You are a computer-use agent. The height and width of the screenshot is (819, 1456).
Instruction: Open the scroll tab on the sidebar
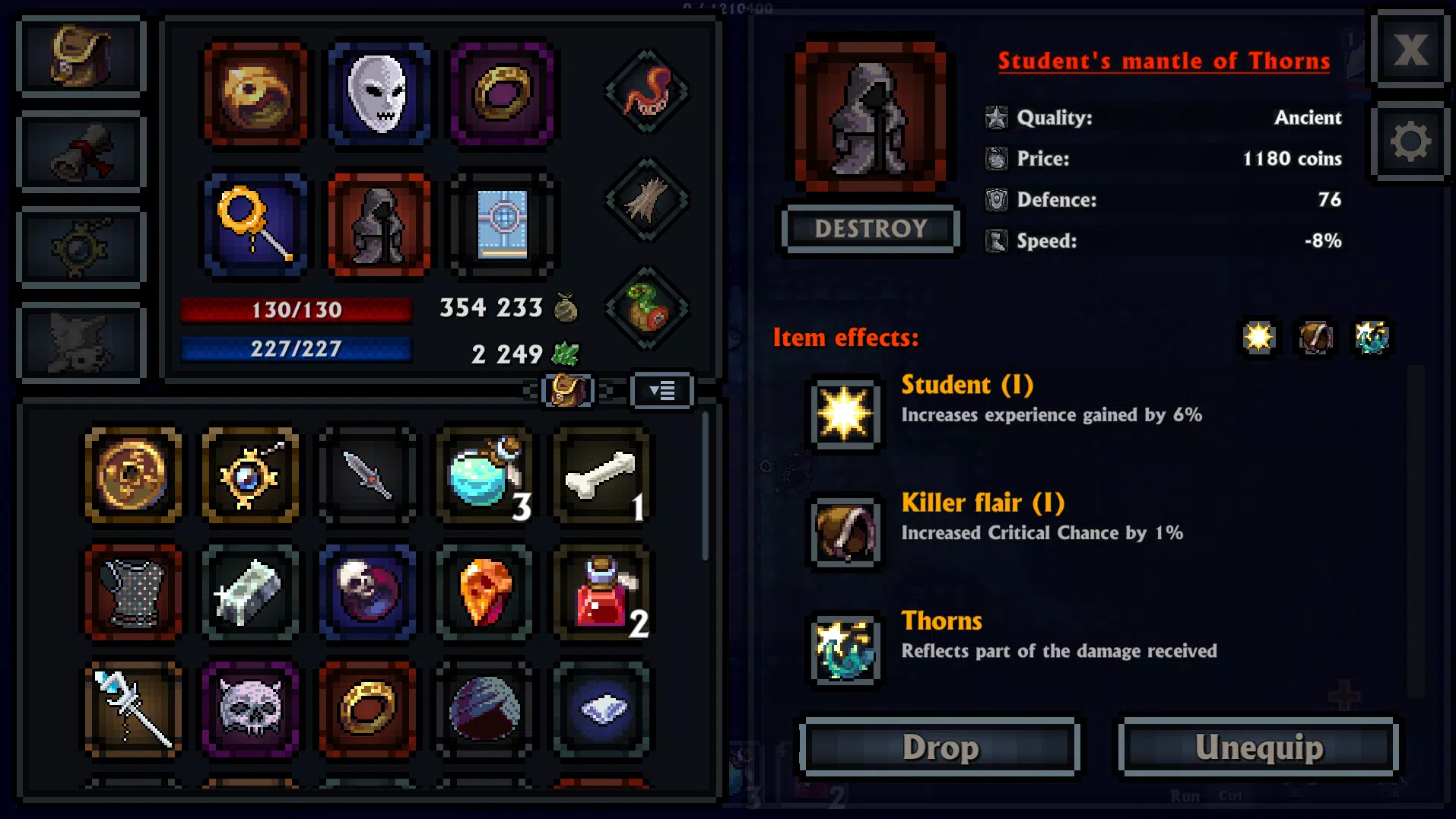pos(81,152)
